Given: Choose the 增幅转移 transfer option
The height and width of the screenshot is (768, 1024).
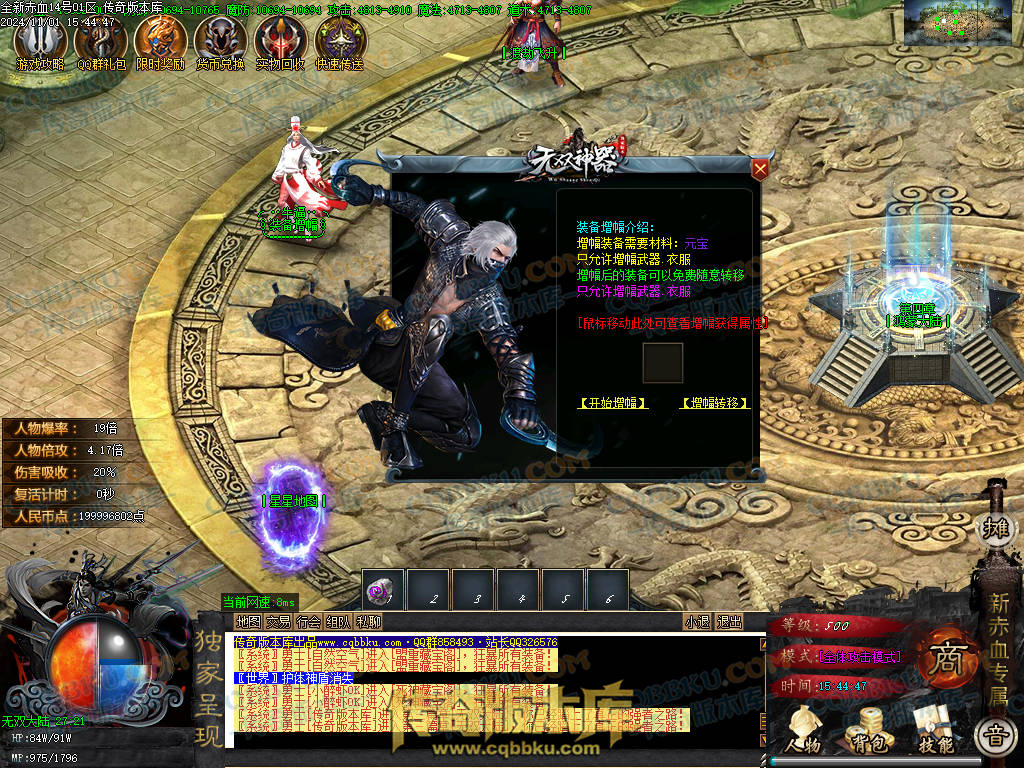Looking at the screenshot, I should click(715, 403).
